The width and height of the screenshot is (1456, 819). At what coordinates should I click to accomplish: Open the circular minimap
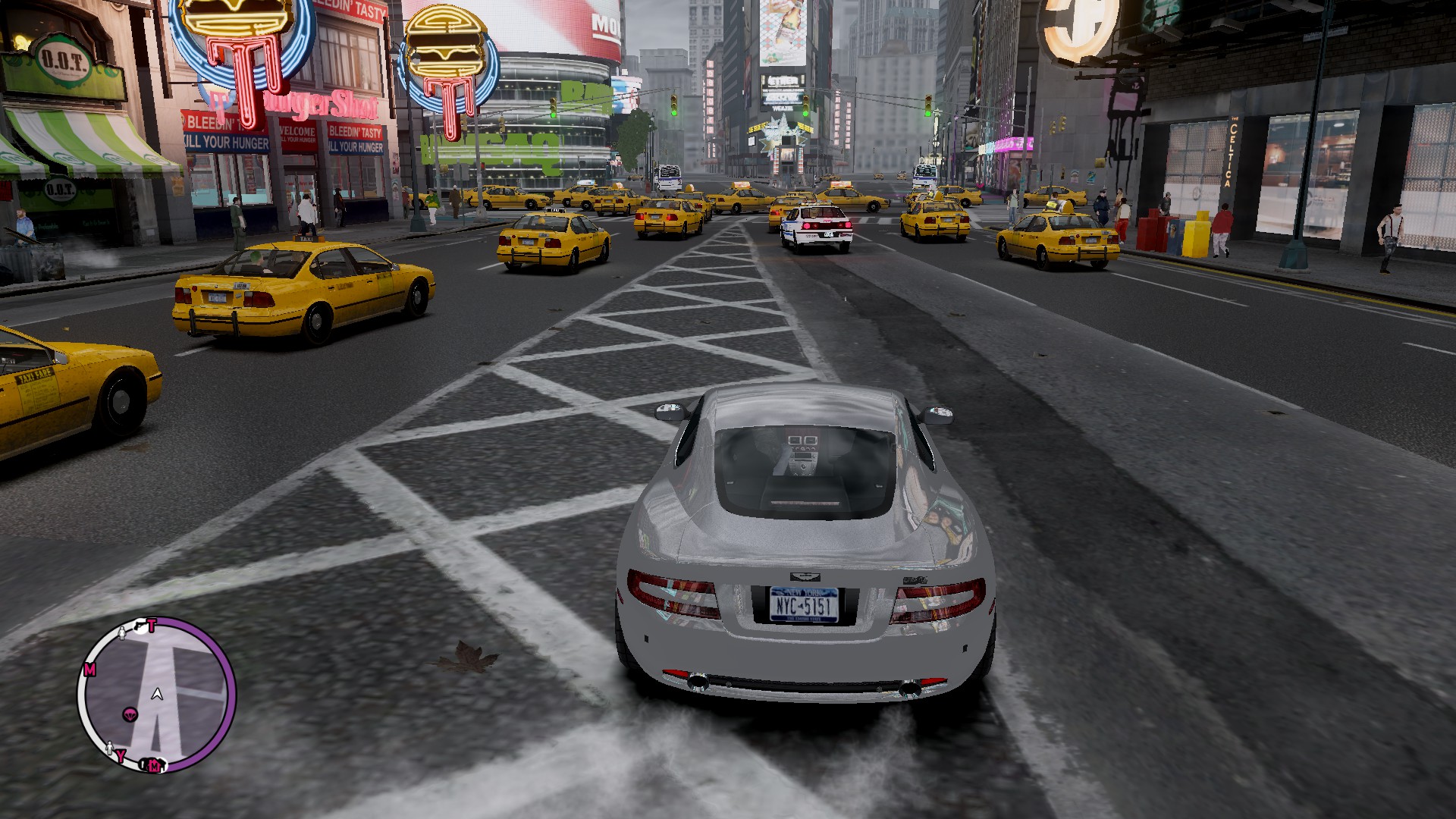pos(156,694)
